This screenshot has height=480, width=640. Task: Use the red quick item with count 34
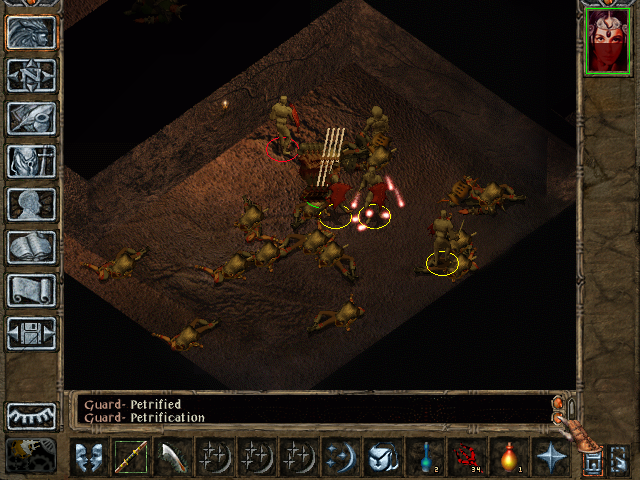click(466, 457)
